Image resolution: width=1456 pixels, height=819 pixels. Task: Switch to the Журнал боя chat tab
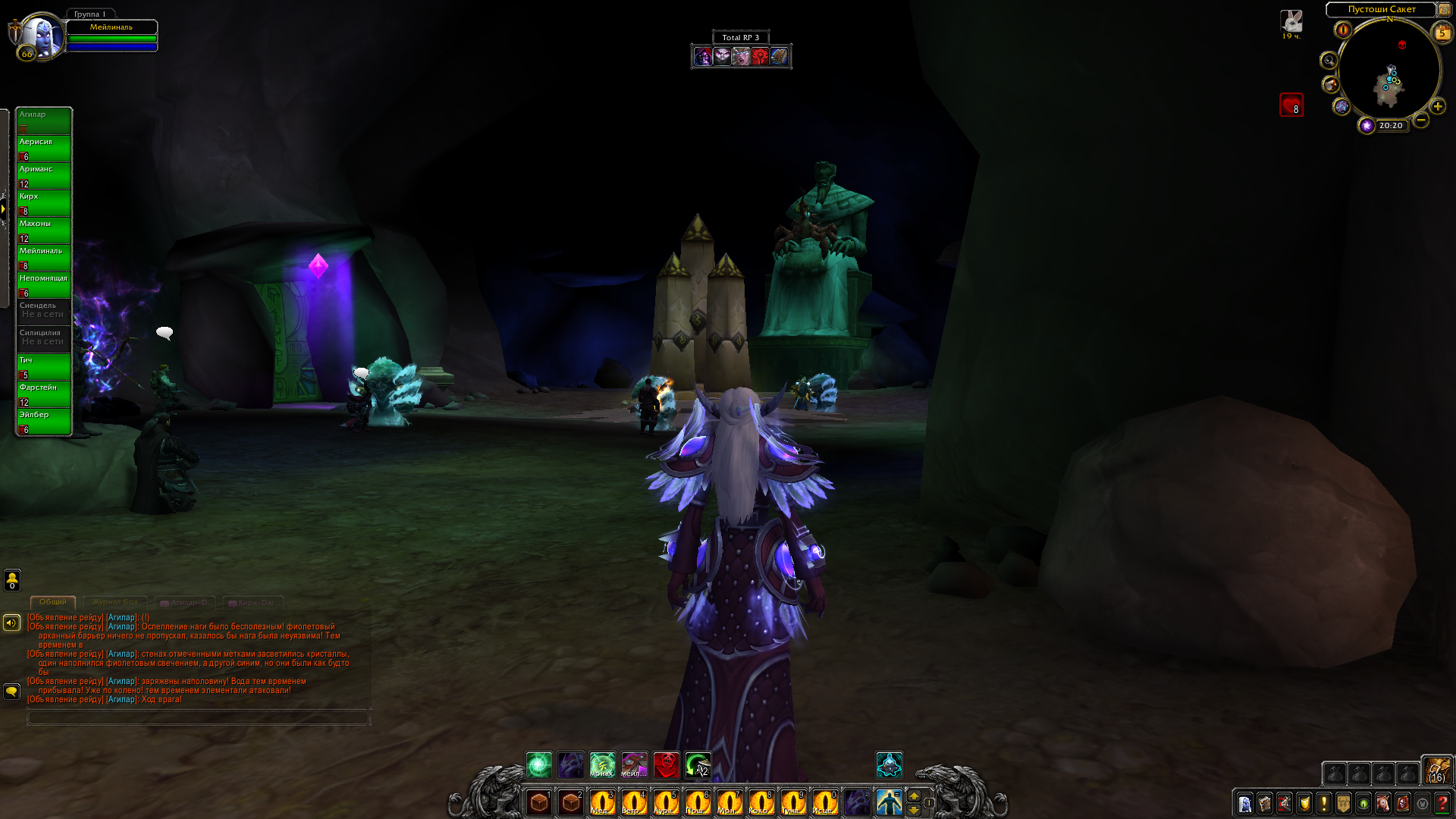(x=115, y=602)
